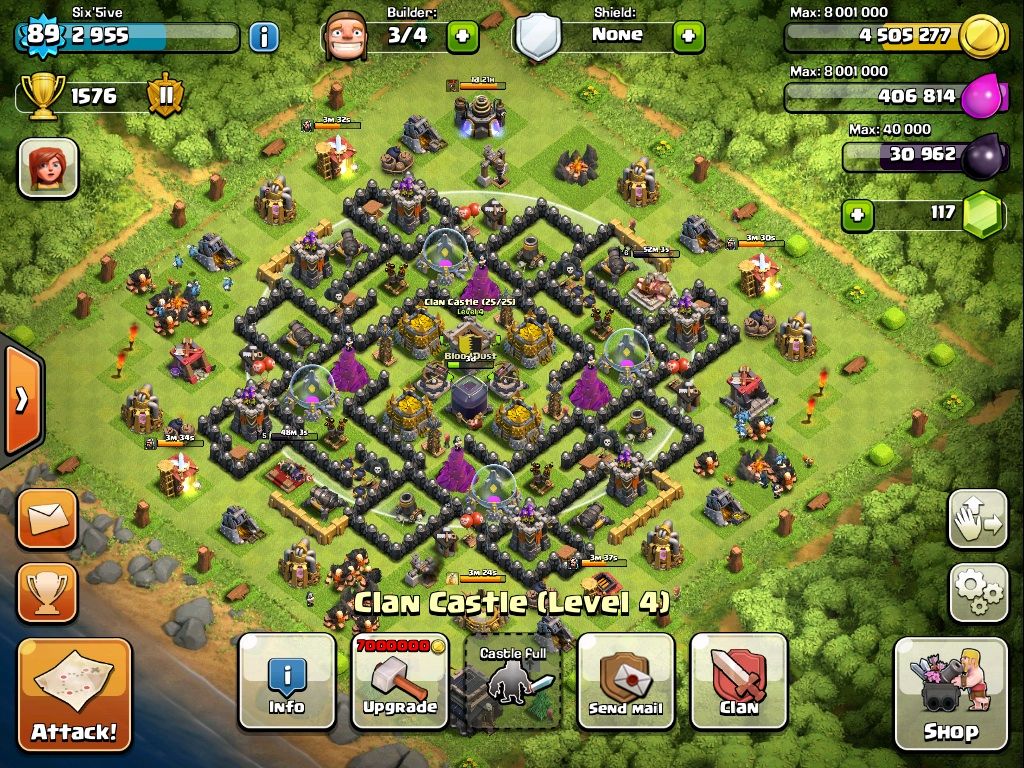
Task: Open the envelope messages inbox
Action: click(x=47, y=518)
